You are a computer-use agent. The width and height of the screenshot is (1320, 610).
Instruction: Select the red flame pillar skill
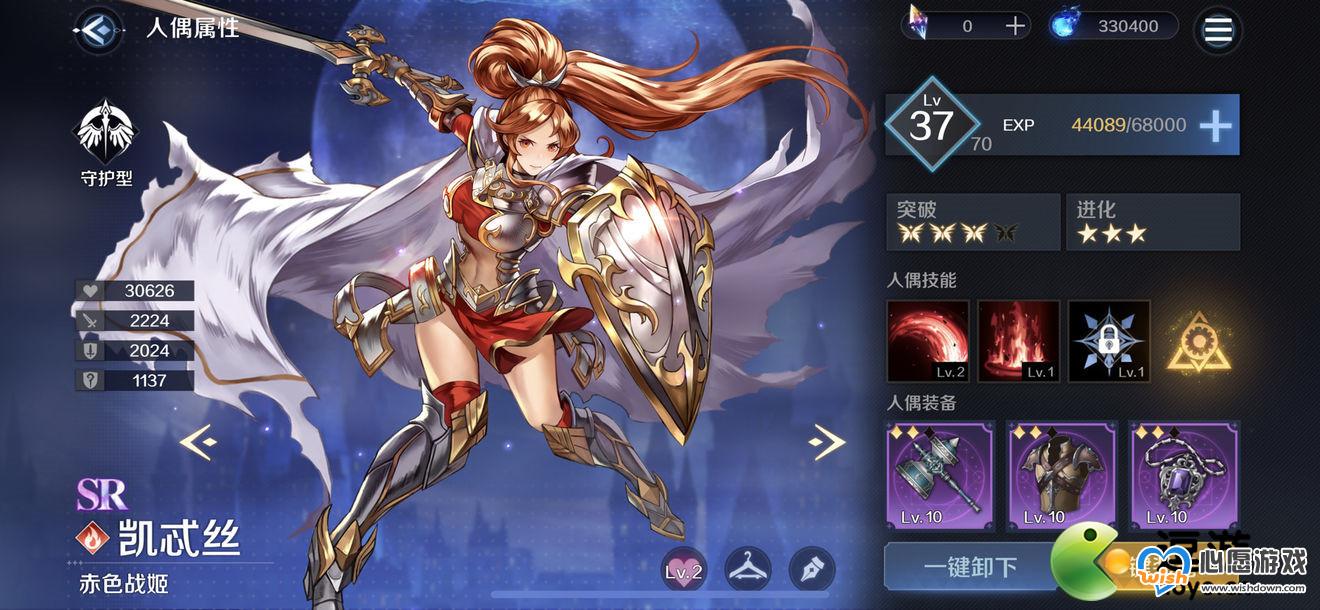click(x=1018, y=342)
